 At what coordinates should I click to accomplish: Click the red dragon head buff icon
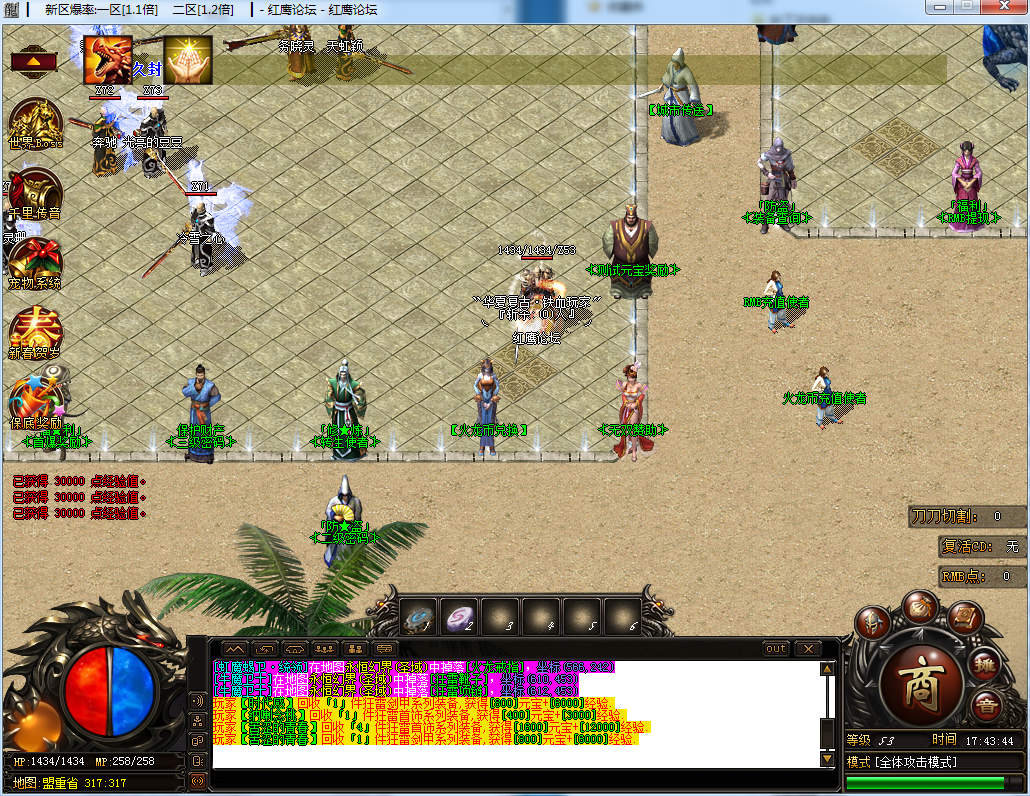click(107, 60)
